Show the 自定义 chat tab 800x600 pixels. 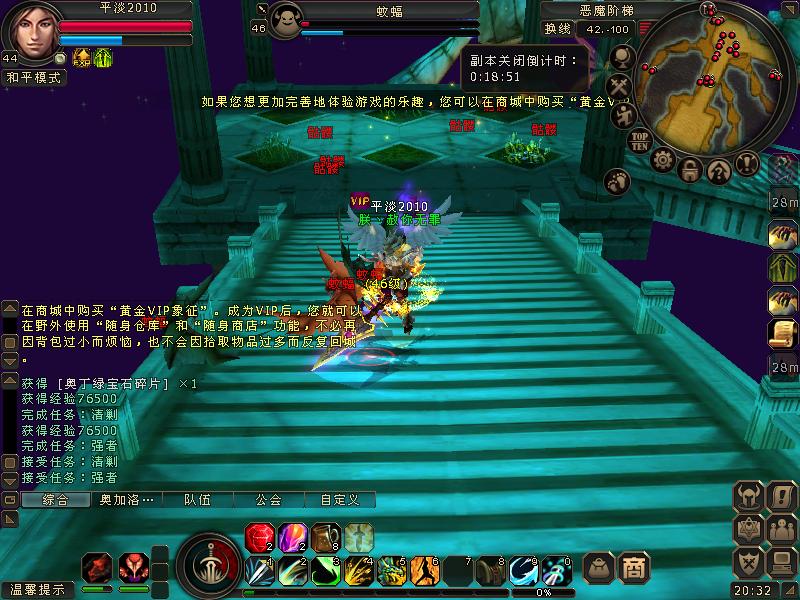pyautogui.click(x=339, y=500)
